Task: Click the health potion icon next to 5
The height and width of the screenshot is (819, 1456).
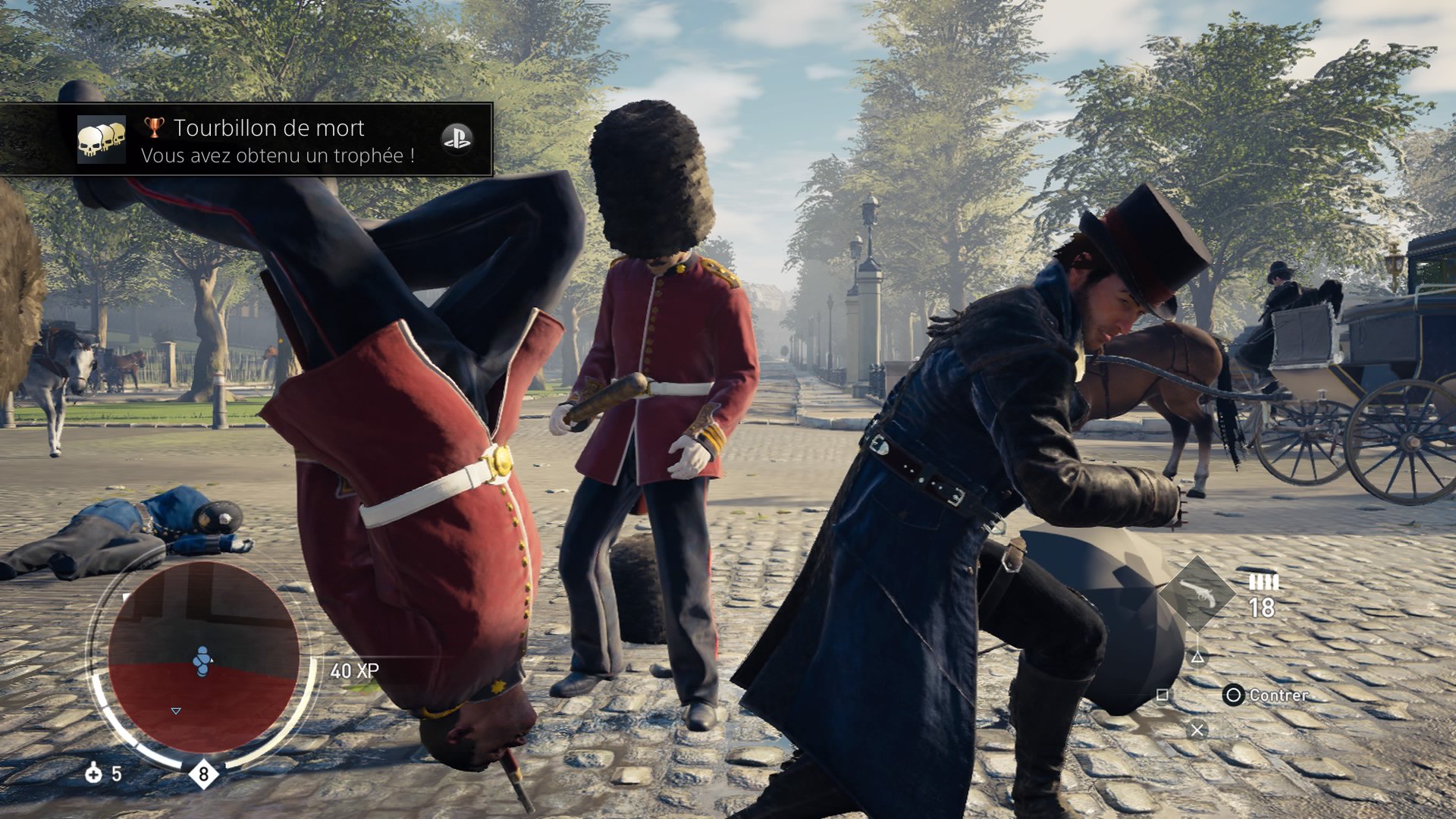Action: (93, 775)
